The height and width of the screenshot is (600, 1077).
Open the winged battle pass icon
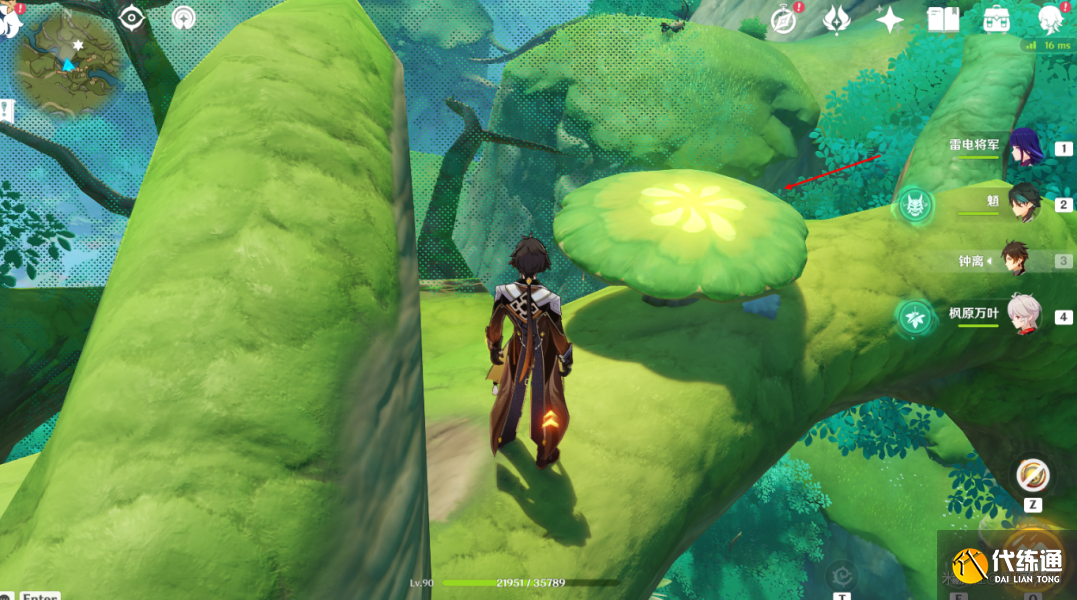(836, 20)
